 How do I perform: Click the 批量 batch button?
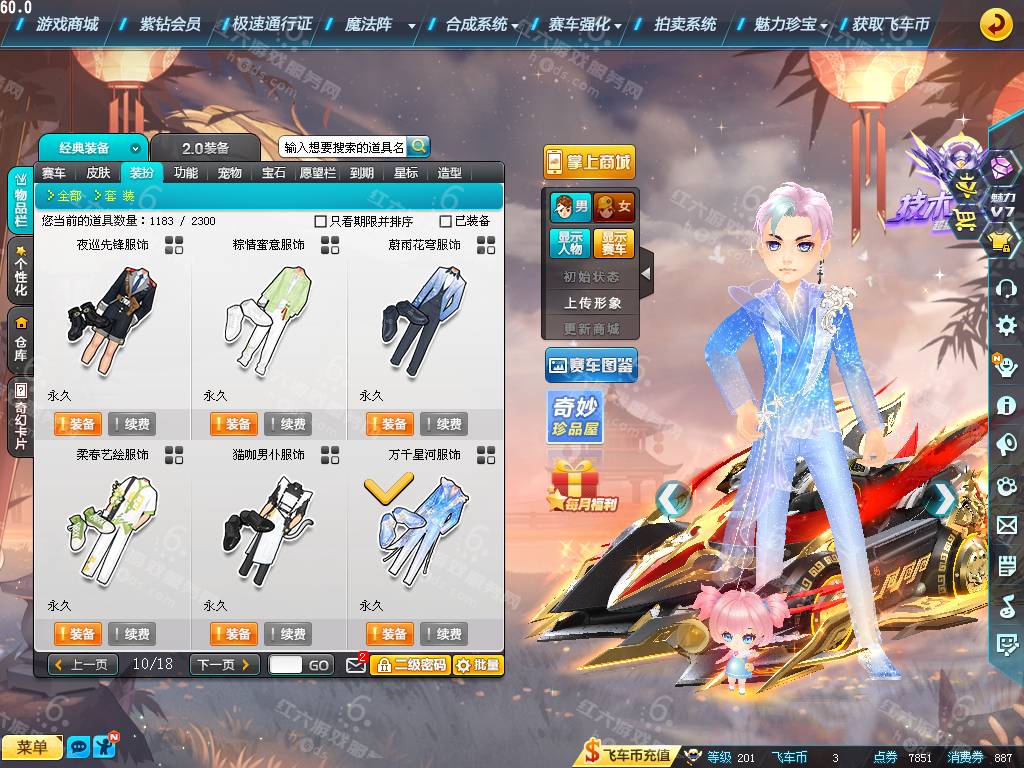pos(478,664)
